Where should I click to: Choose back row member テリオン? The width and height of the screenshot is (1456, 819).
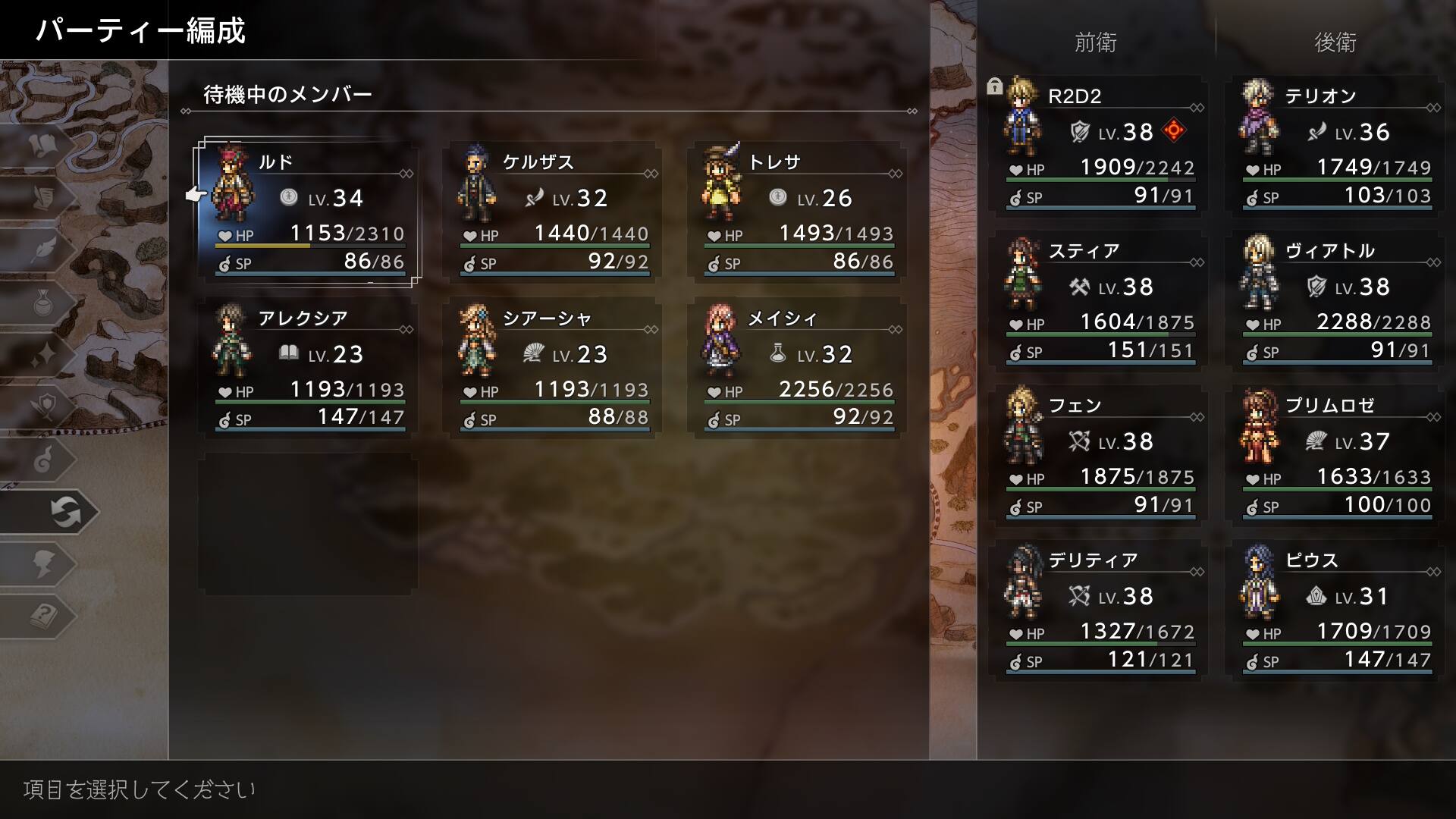coord(1336,144)
